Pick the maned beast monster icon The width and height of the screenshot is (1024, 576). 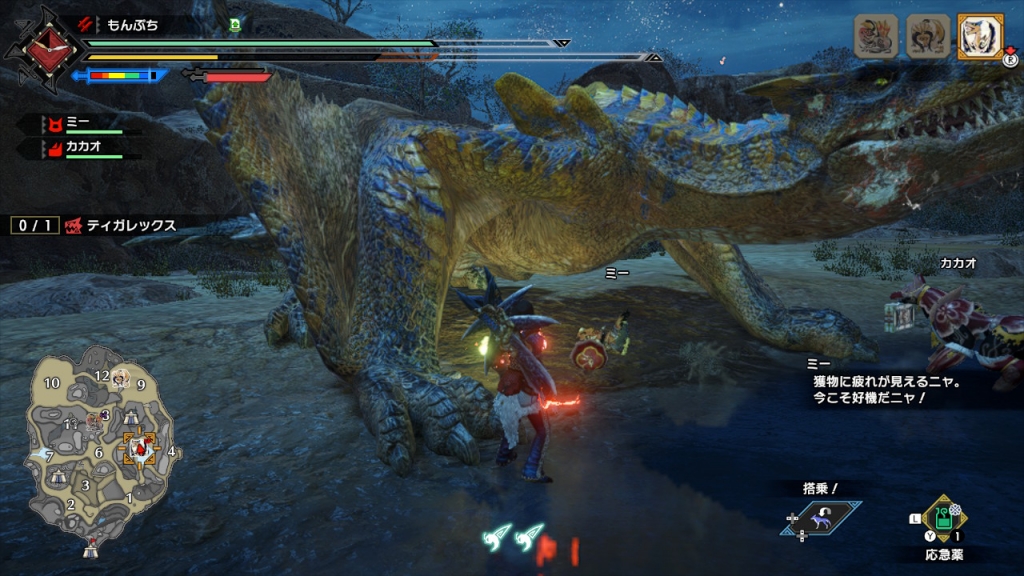tap(927, 37)
